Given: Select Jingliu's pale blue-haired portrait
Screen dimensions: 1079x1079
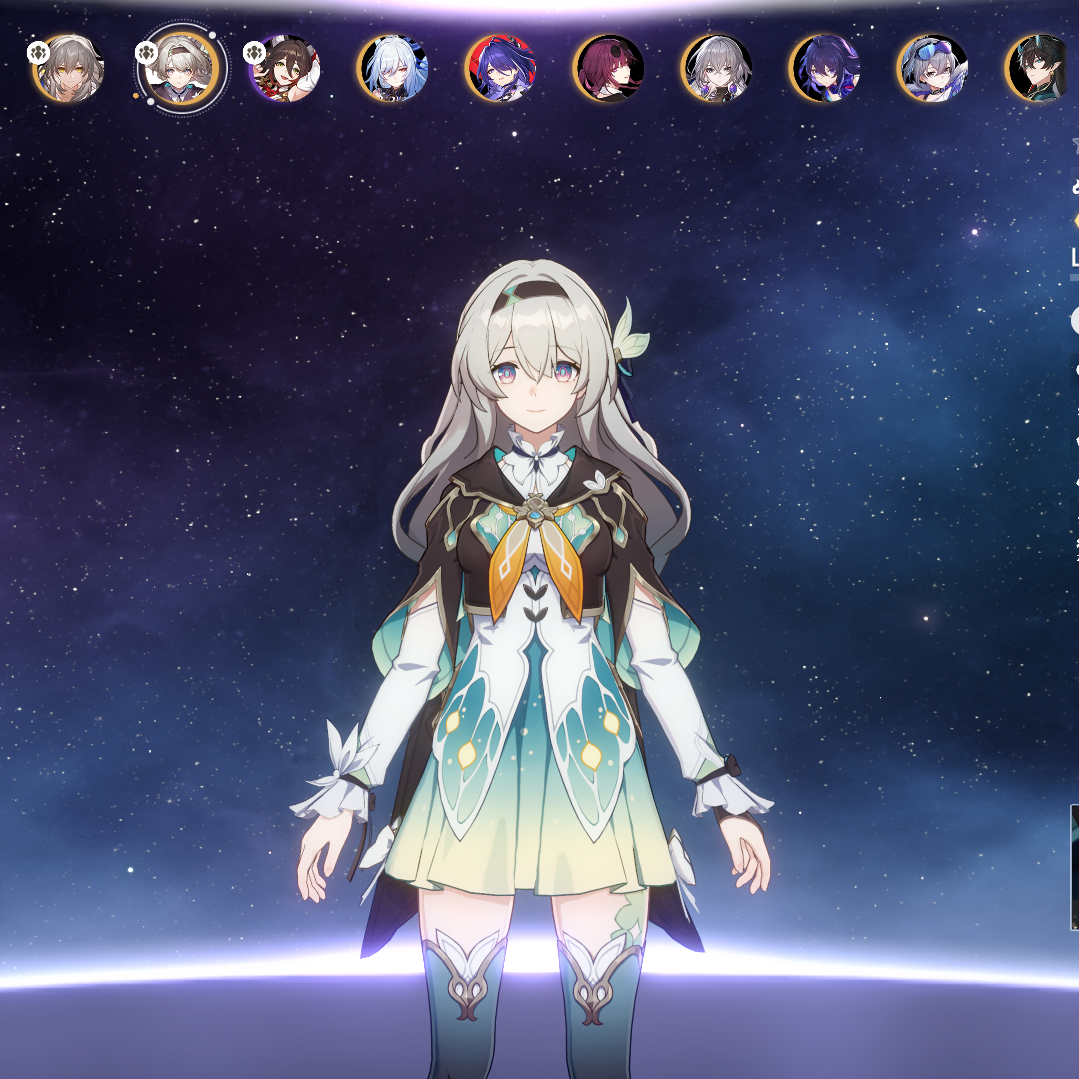Looking at the screenshot, I should tap(393, 68).
